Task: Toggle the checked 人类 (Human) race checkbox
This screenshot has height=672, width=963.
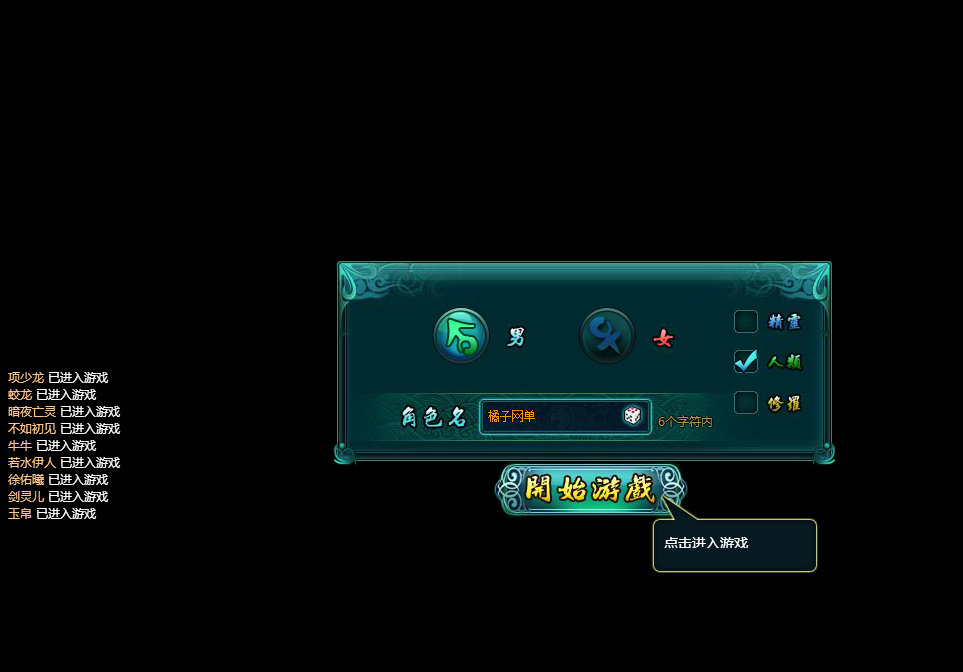Action: pos(746,362)
